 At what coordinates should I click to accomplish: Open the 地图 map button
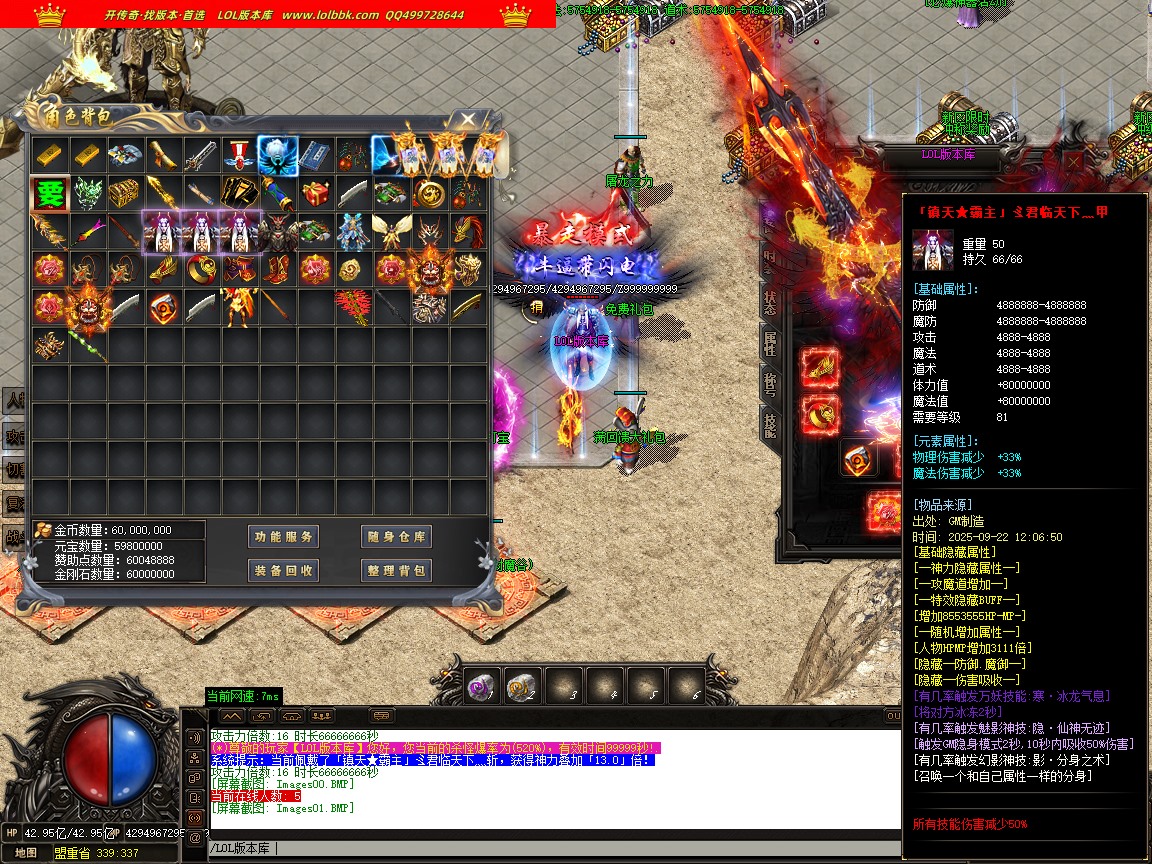[x=26, y=853]
